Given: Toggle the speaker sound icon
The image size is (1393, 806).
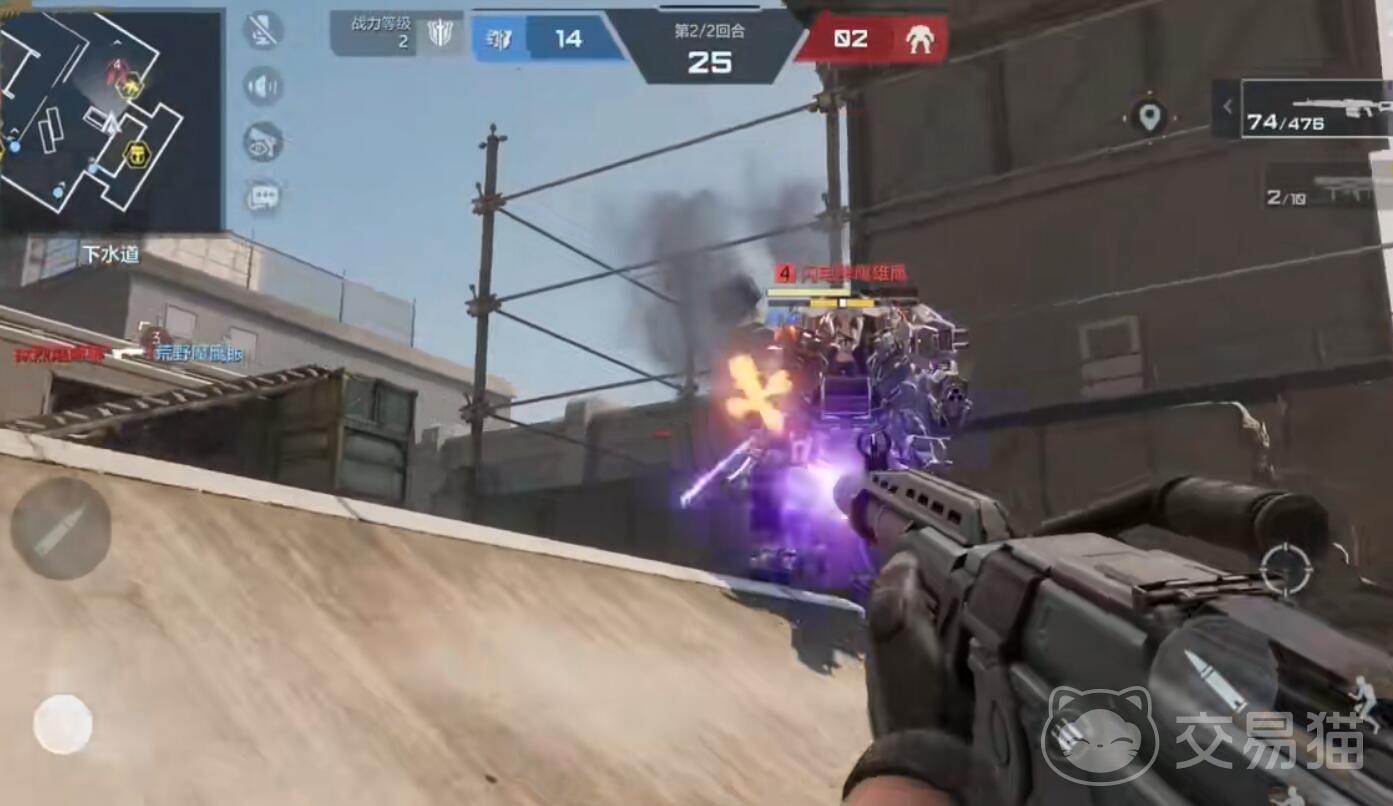Looking at the screenshot, I should tap(263, 86).
